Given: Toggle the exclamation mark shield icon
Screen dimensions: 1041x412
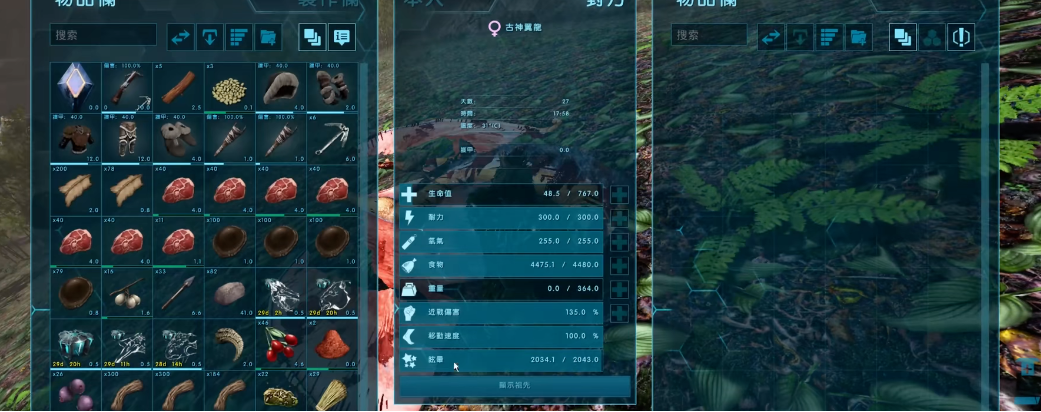Looking at the screenshot, I should click(x=961, y=38).
